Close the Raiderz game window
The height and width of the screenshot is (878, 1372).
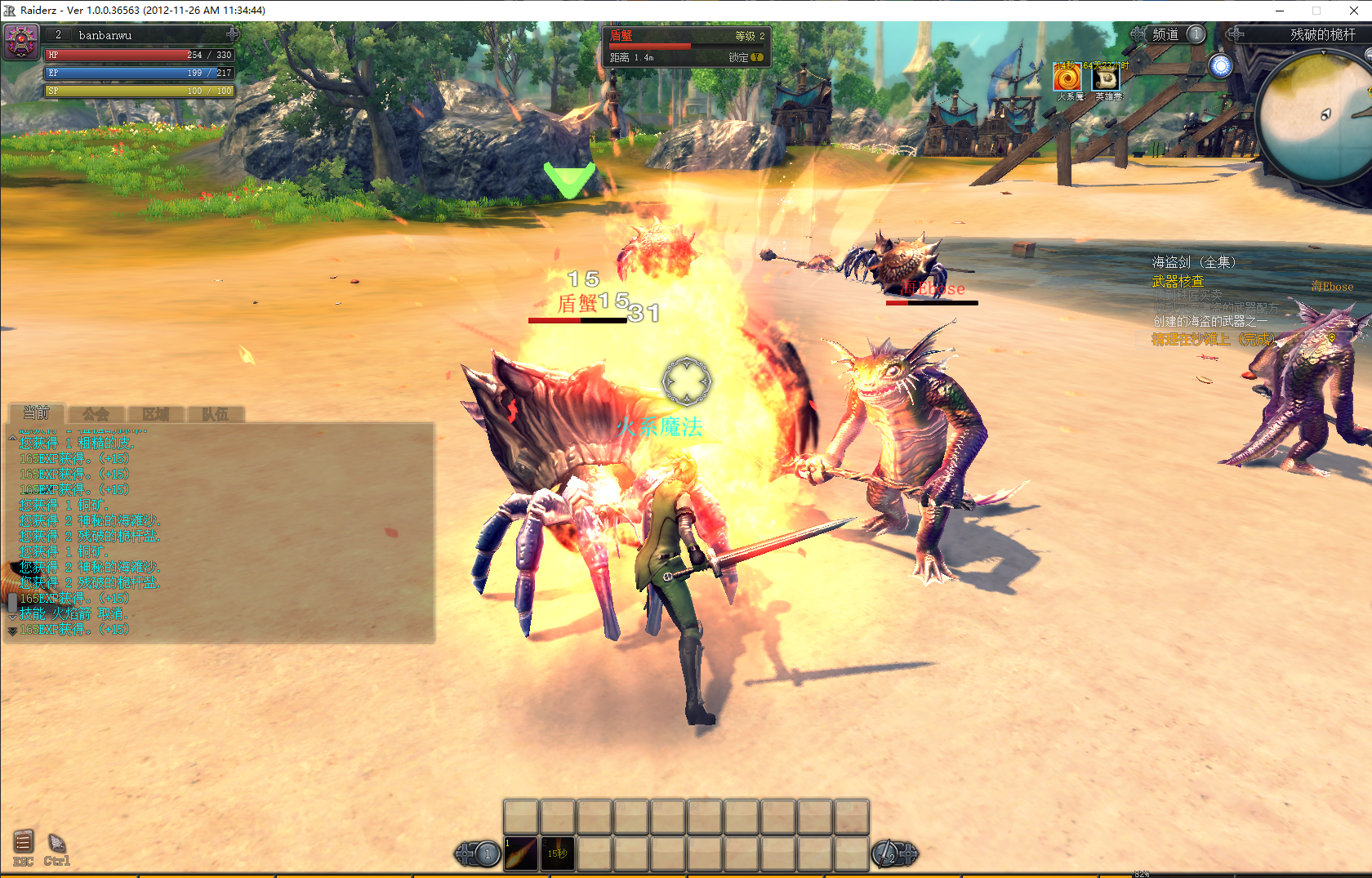(1353, 11)
